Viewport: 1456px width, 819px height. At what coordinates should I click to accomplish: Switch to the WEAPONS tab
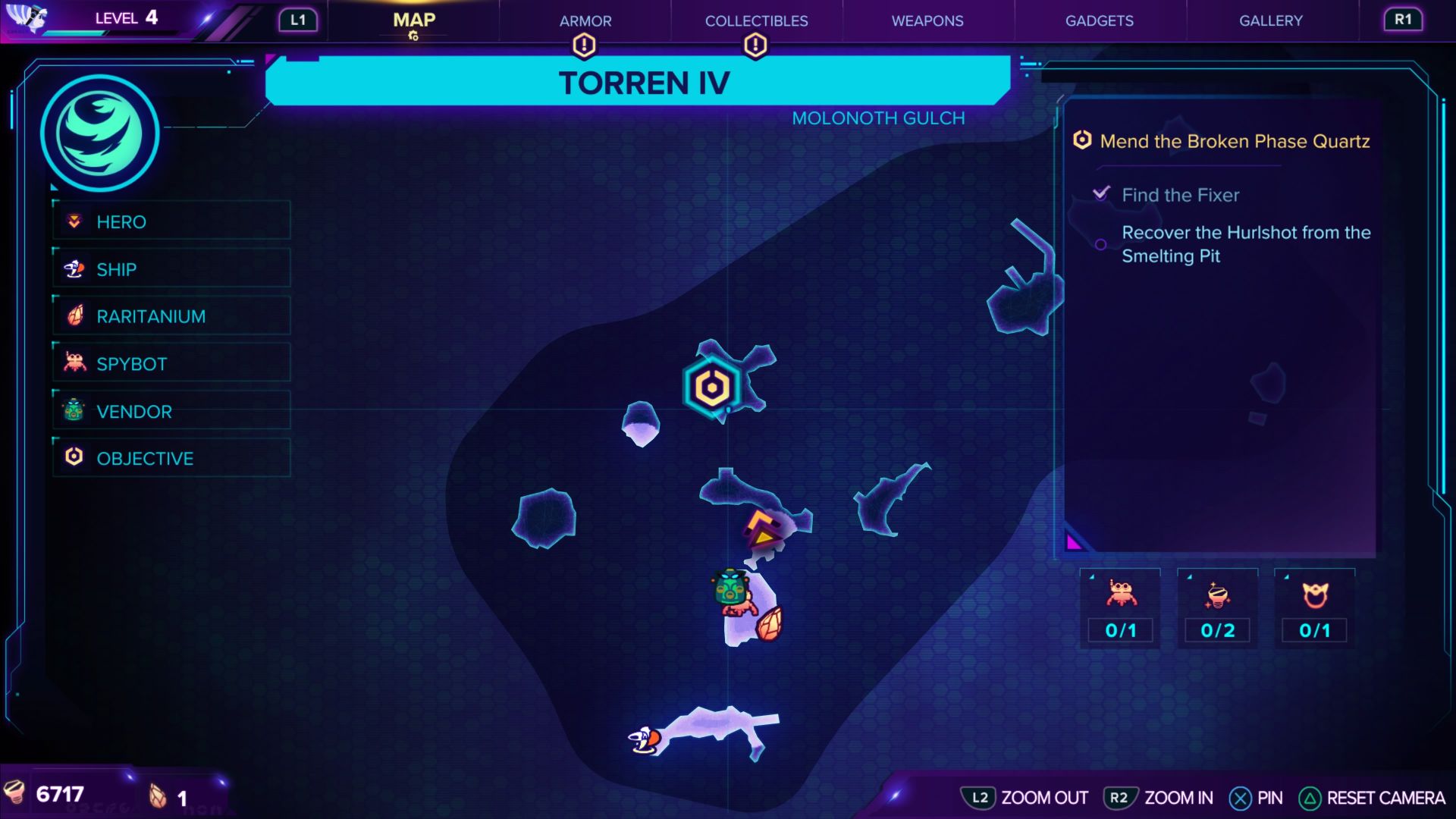tap(927, 20)
